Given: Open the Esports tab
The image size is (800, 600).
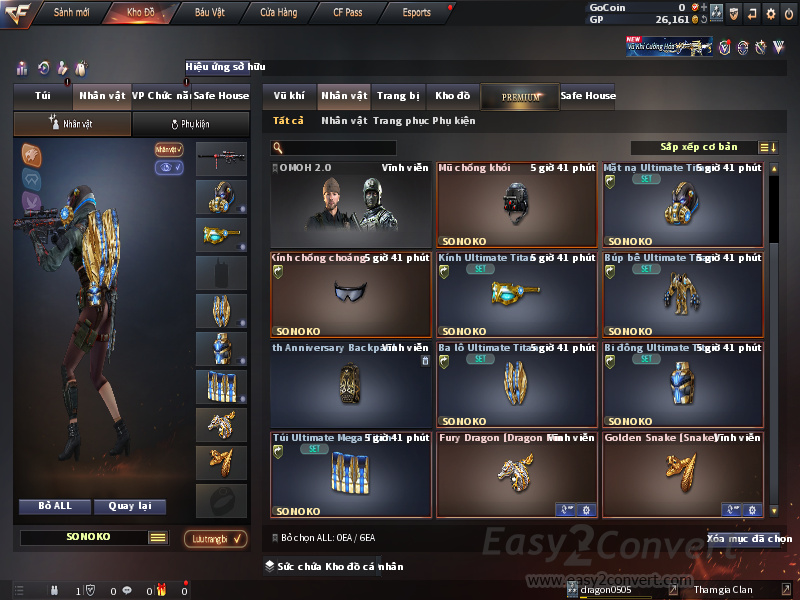Looking at the screenshot, I should [416, 13].
